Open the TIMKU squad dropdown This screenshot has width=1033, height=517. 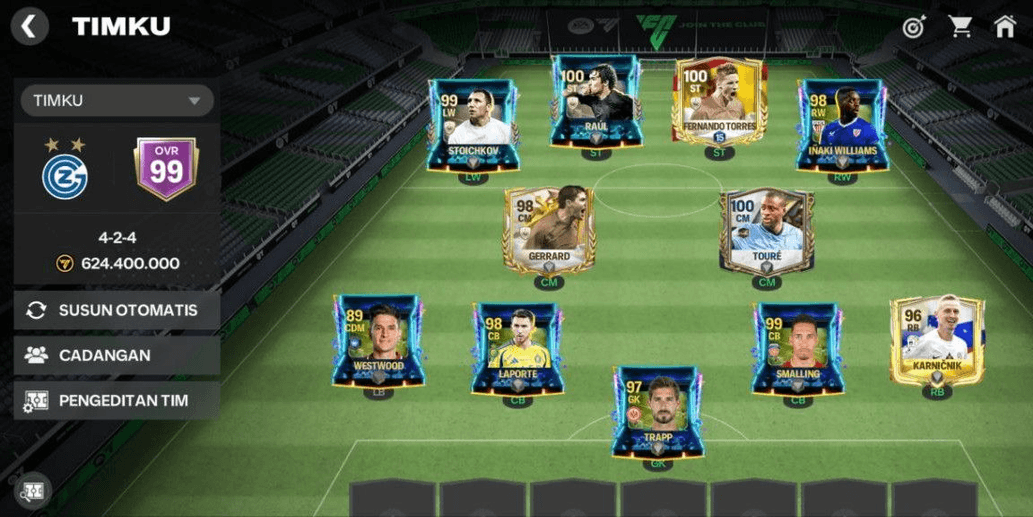pyautogui.click(x=117, y=101)
